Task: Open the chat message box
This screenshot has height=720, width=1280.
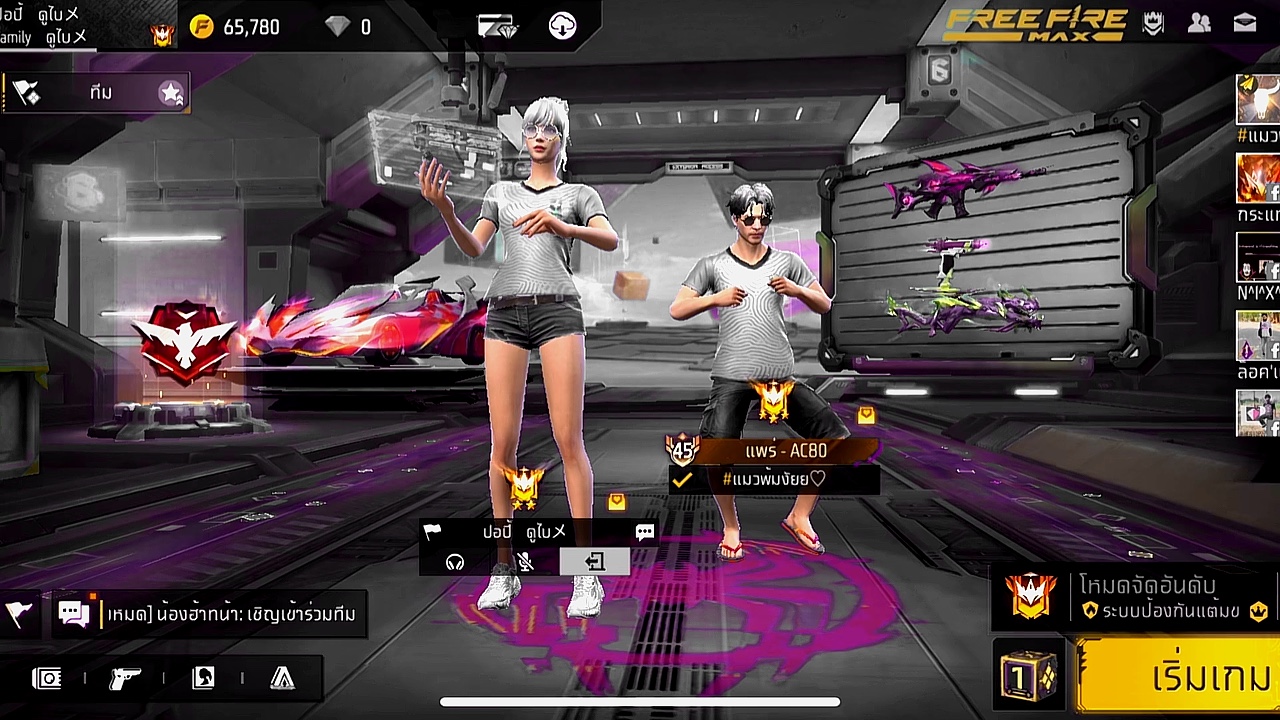Action: tap(230, 614)
